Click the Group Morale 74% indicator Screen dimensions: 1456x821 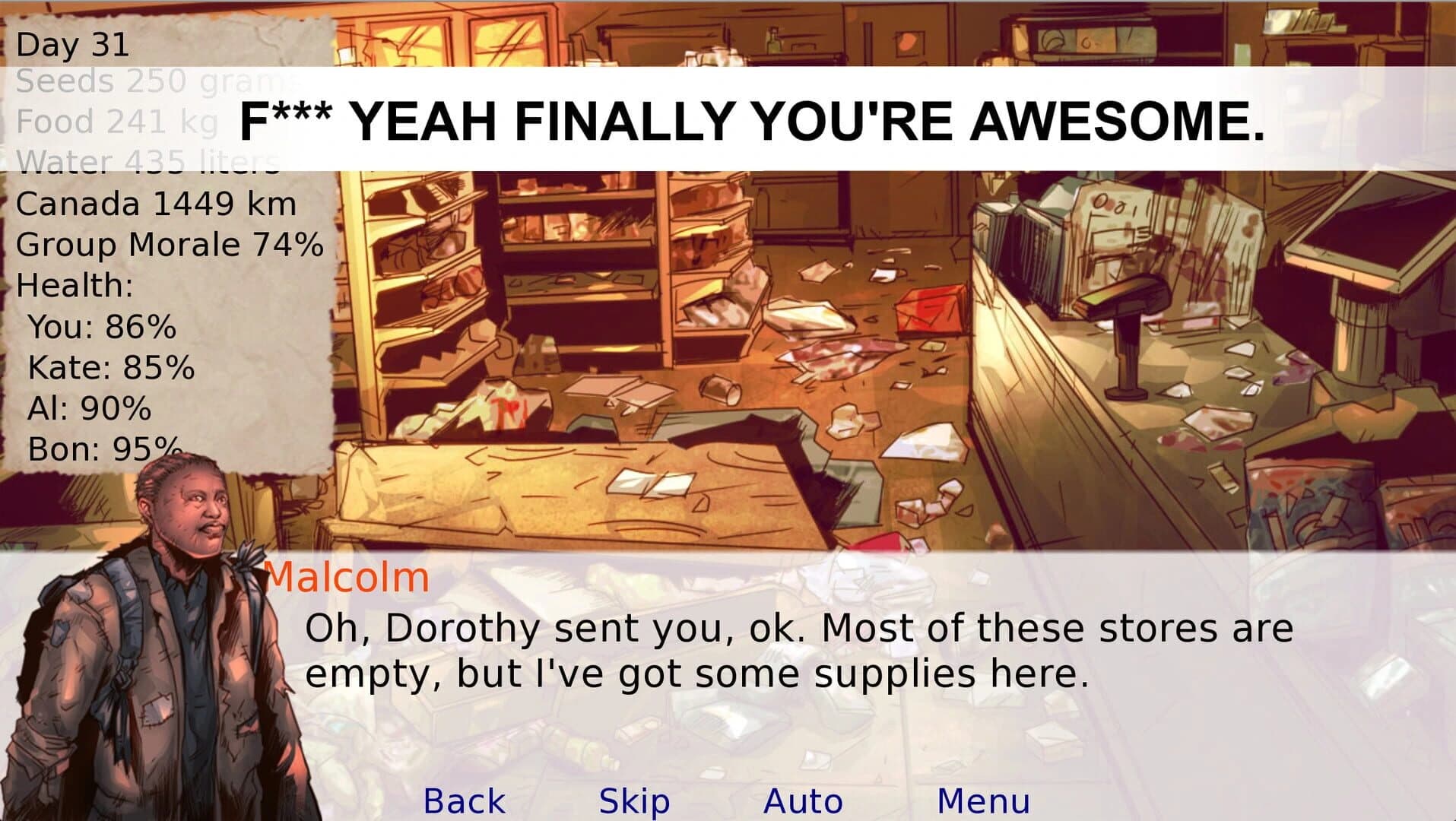click(170, 245)
